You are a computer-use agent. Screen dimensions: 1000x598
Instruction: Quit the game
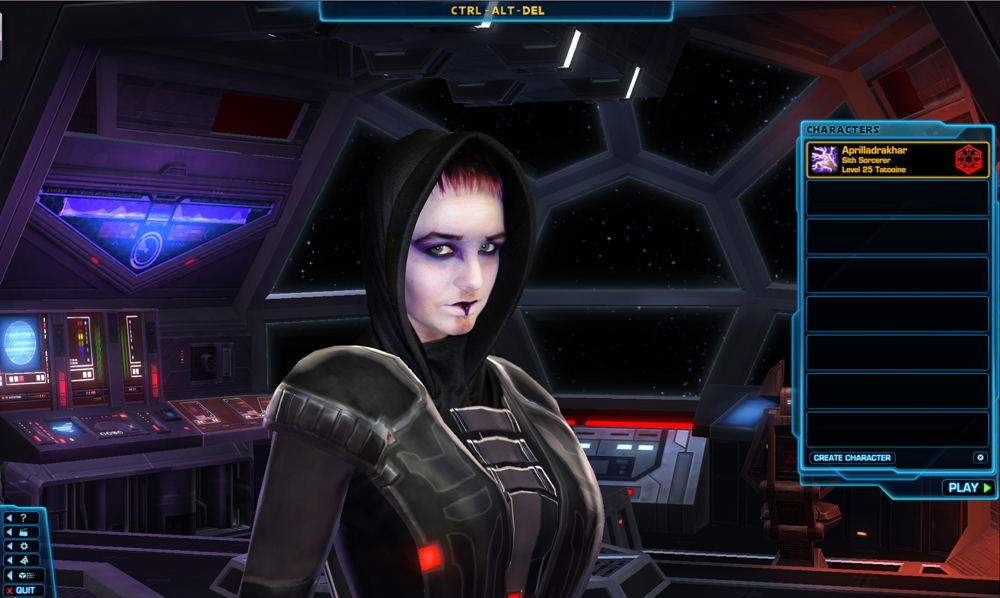point(24,590)
